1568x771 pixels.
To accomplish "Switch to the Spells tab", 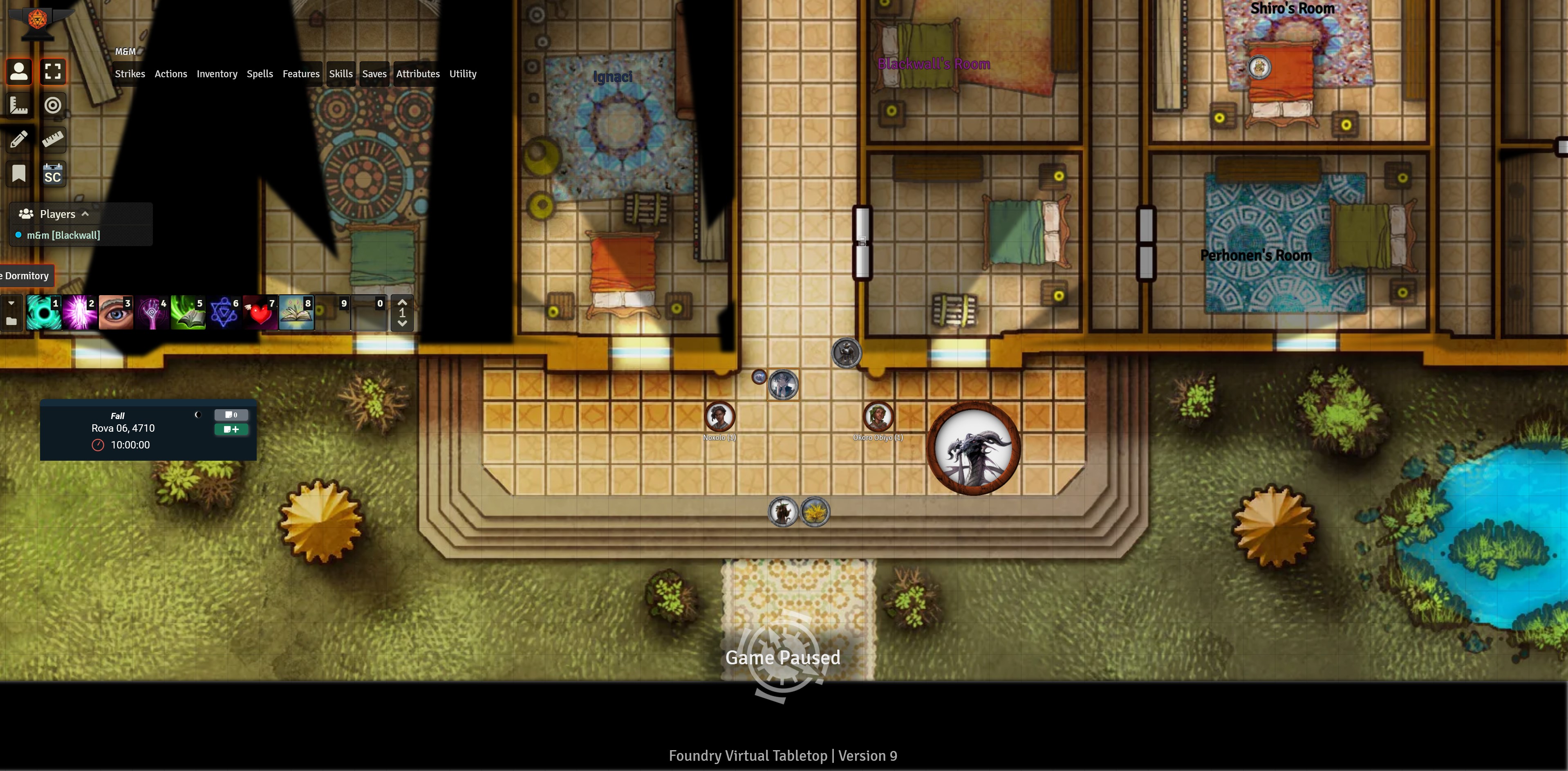I will [260, 74].
